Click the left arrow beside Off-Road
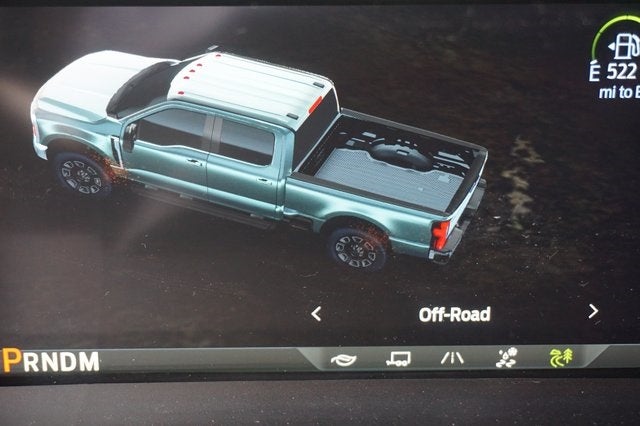 coord(316,314)
